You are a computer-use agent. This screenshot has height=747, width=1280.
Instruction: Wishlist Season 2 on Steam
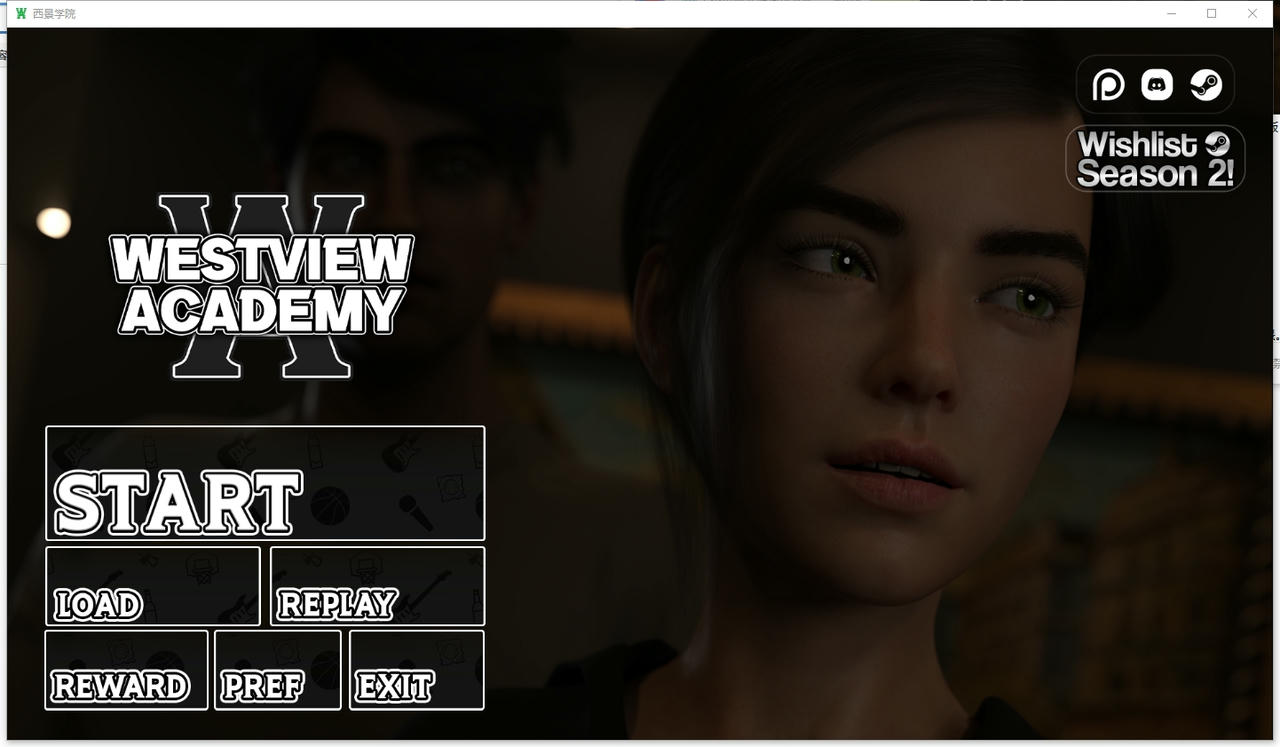pos(1155,158)
